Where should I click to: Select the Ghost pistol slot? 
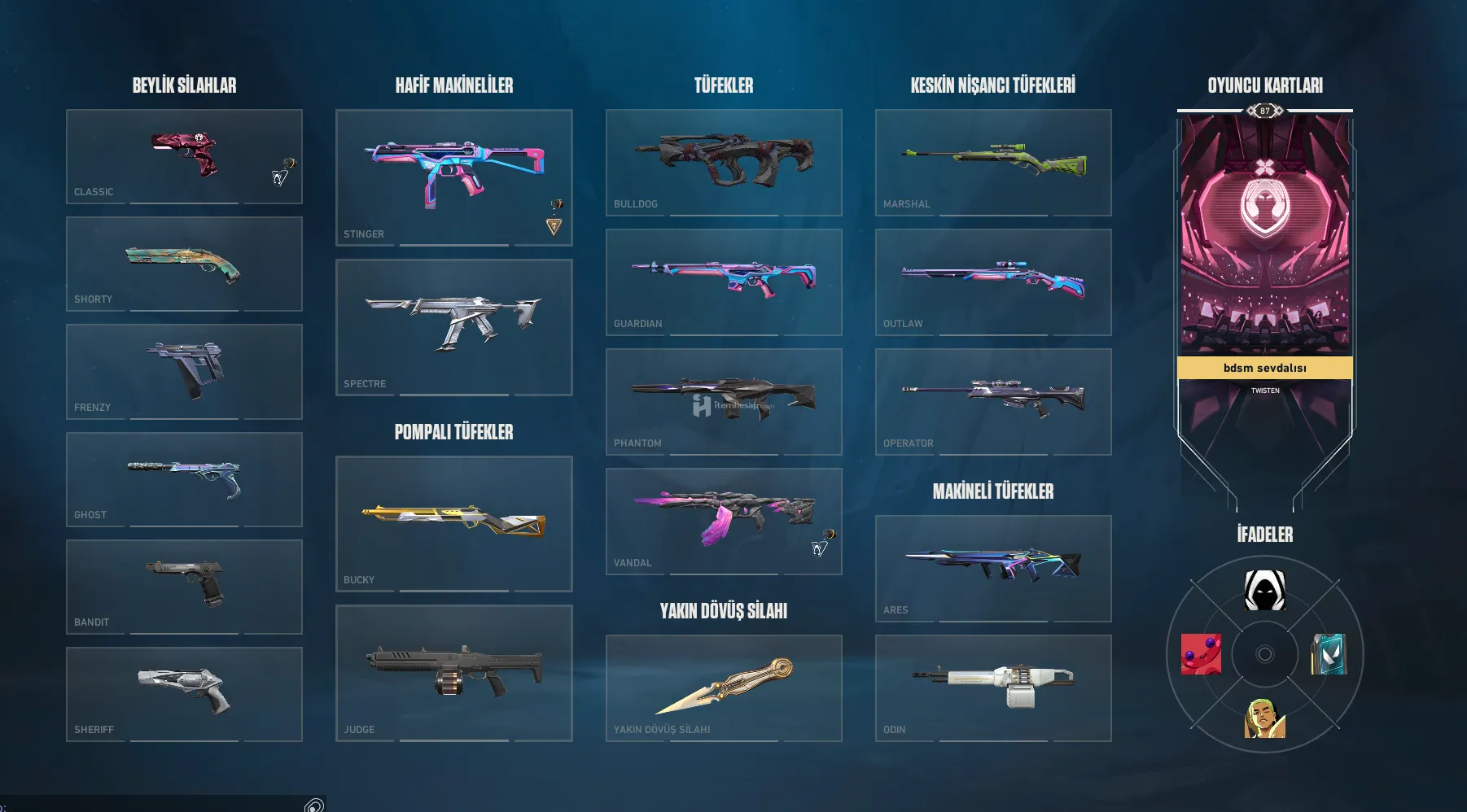[184, 479]
